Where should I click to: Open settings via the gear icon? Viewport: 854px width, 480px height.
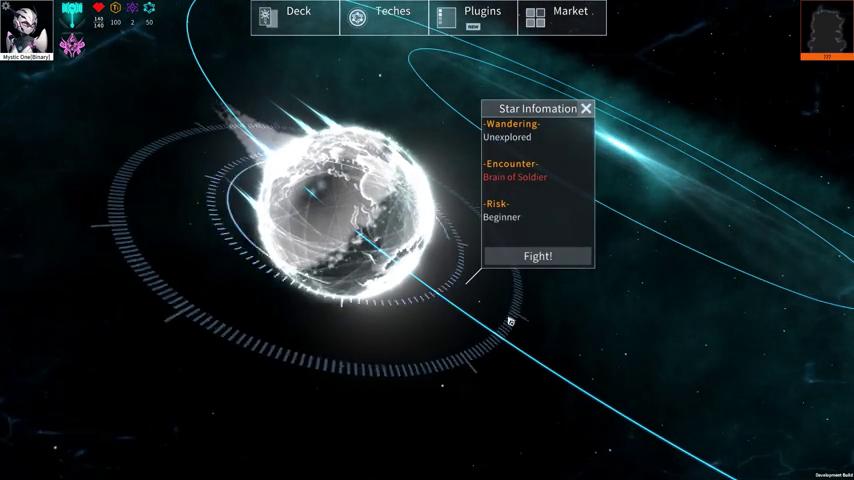(x=5, y=6)
